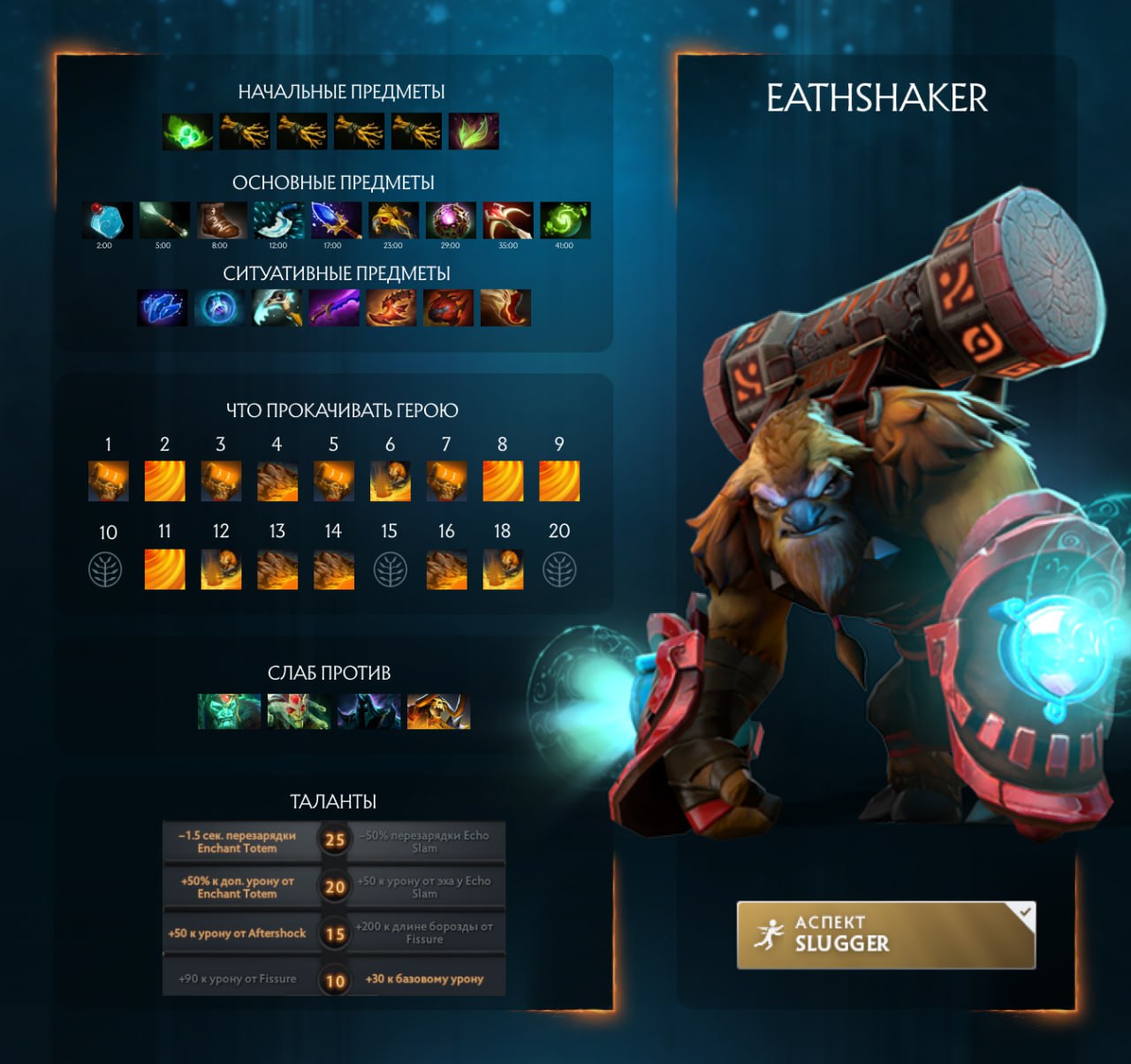The image size is (1131, 1064).
Task: Select the Medusa counter hero portrait
Action: (299, 711)
